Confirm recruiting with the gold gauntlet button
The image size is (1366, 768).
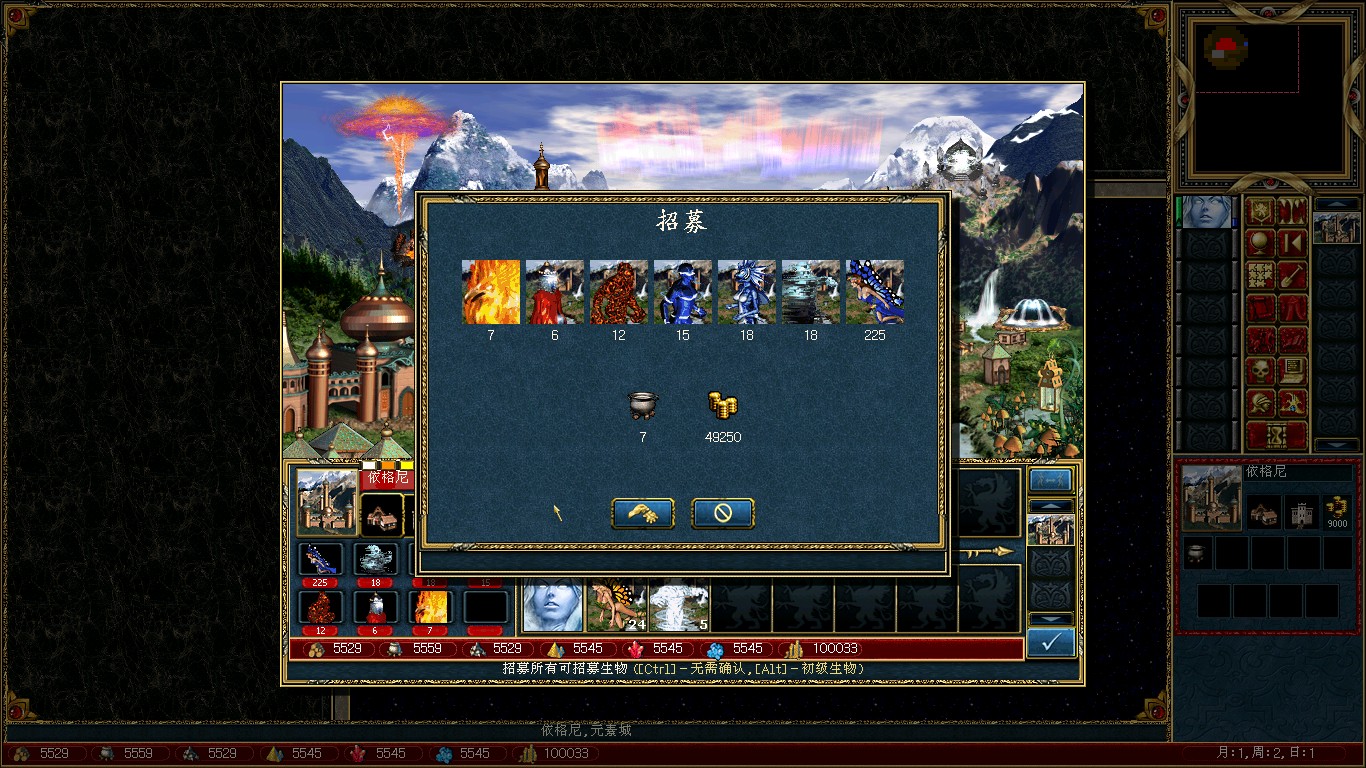[x=642, y=513]
